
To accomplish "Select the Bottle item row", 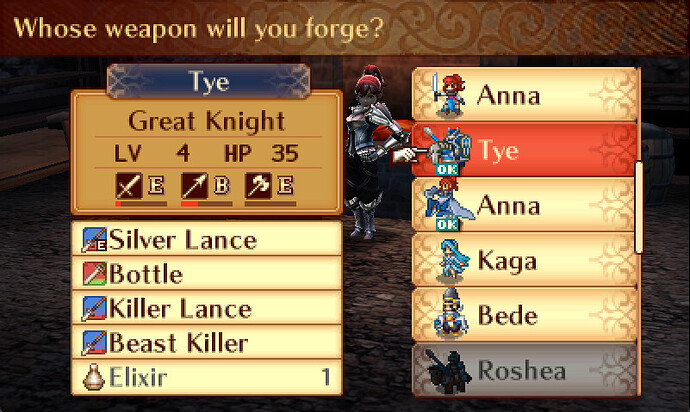I will pyautogui.click(x=207, y=274).
